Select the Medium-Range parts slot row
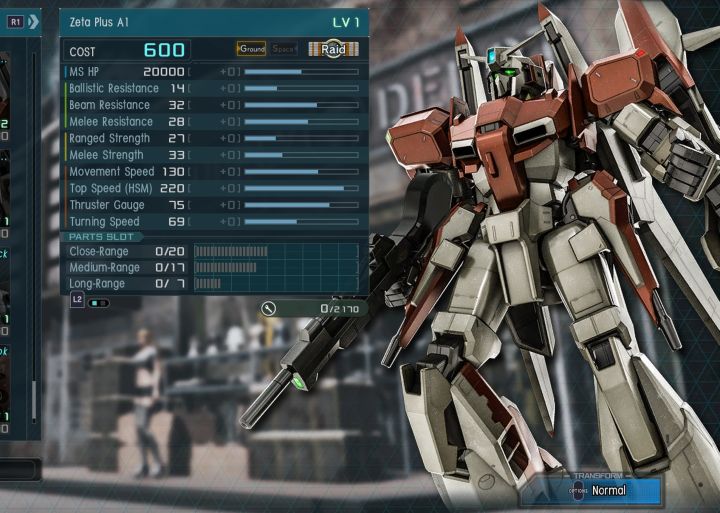 point(212,267)
